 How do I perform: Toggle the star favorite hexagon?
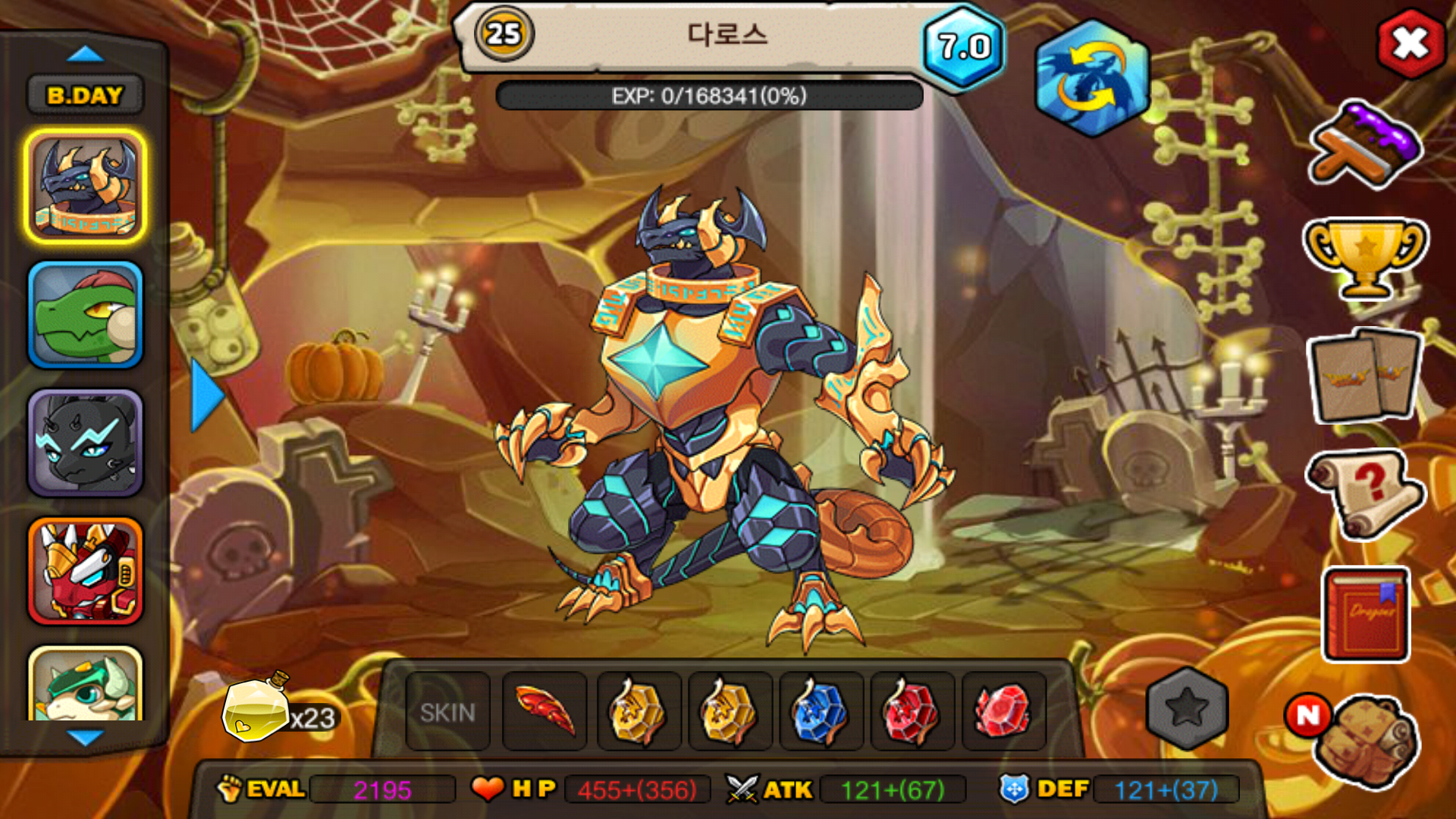tap(1187, 708)
